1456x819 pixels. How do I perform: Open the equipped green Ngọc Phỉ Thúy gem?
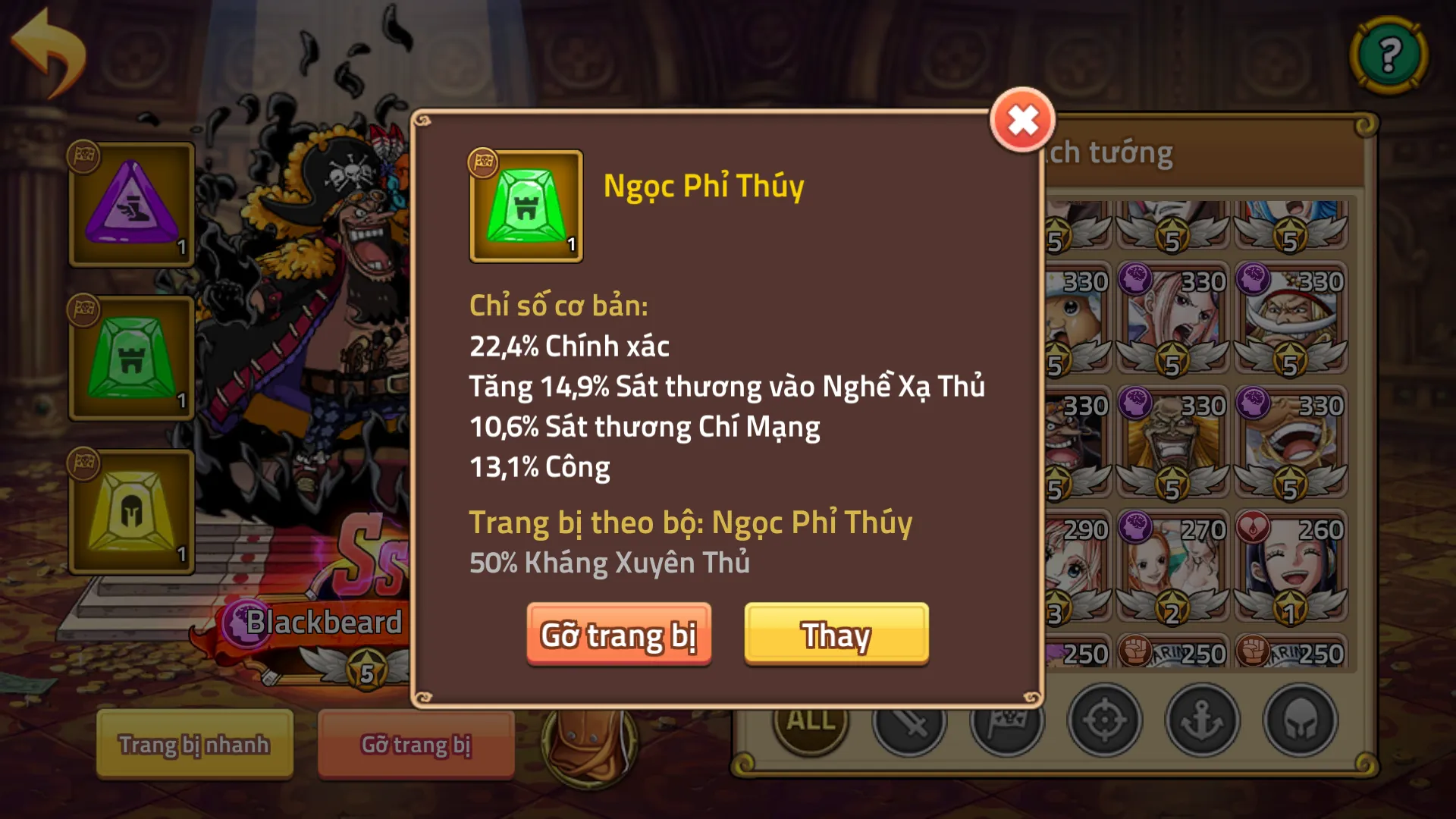pos(131,358)
